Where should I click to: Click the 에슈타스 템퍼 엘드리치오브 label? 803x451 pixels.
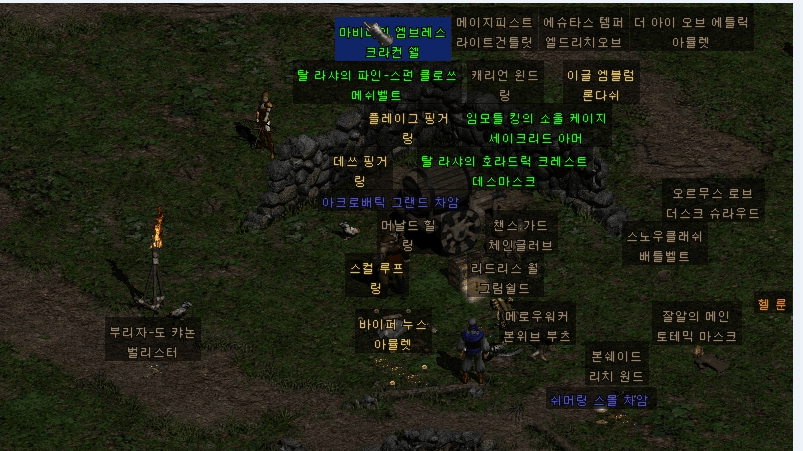click(583, 32)
